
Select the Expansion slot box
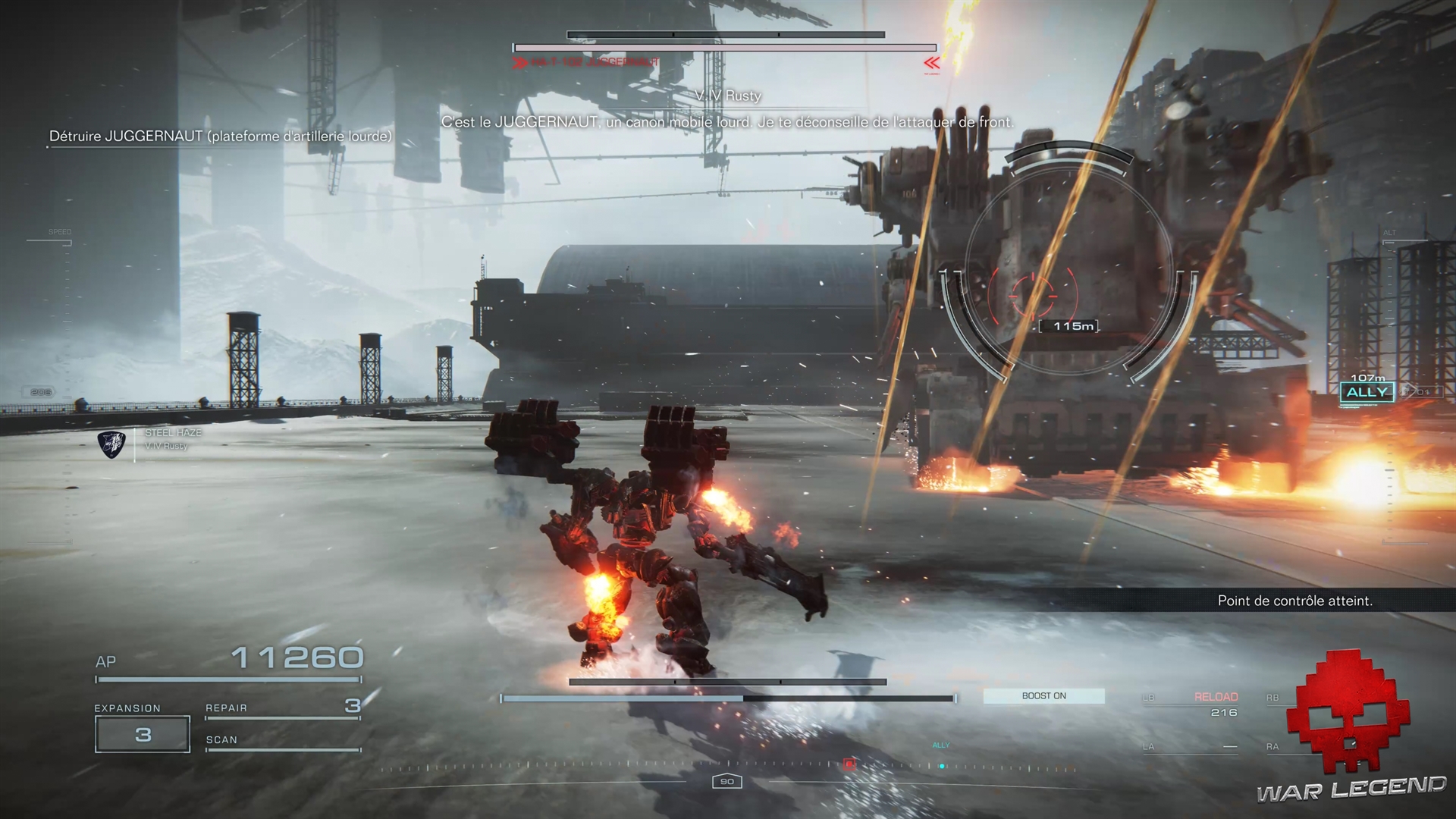pos(143,734)
